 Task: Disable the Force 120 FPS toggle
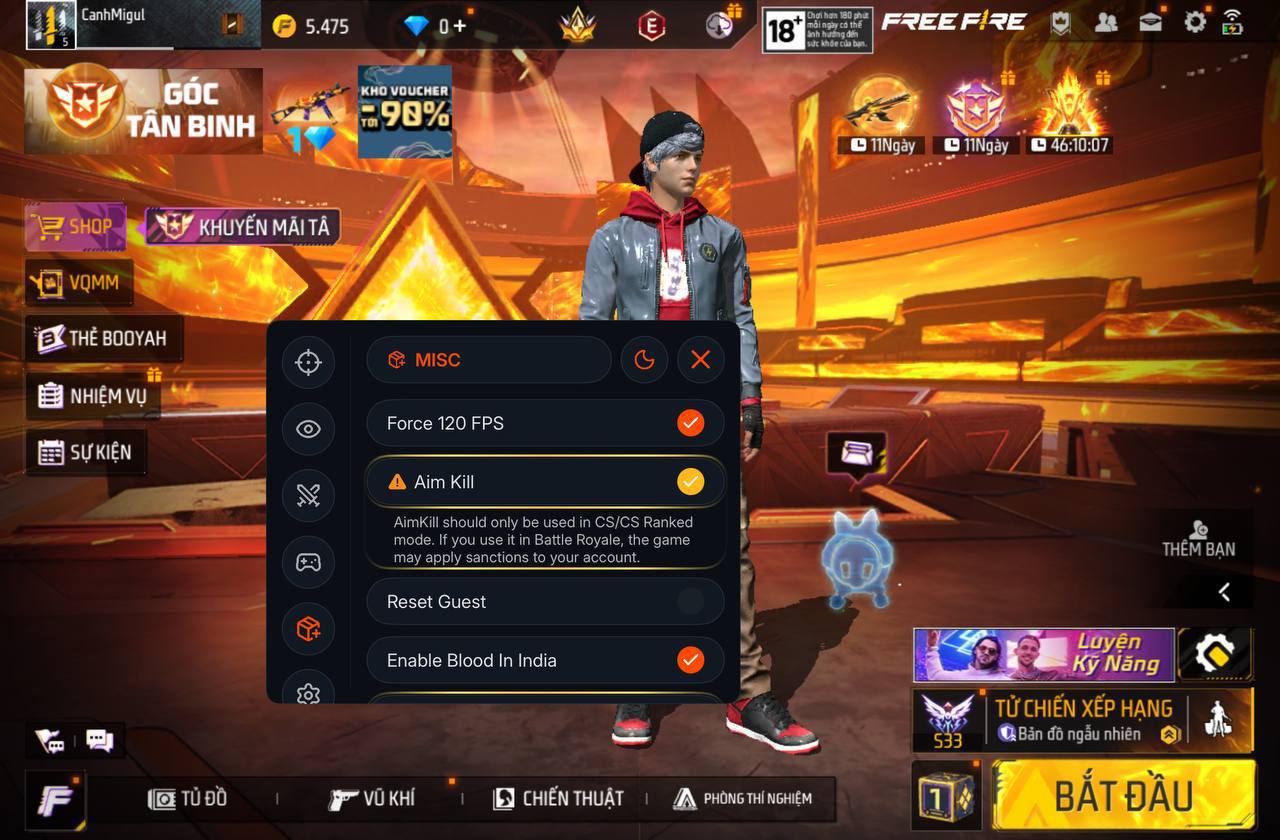coord(690,422)
